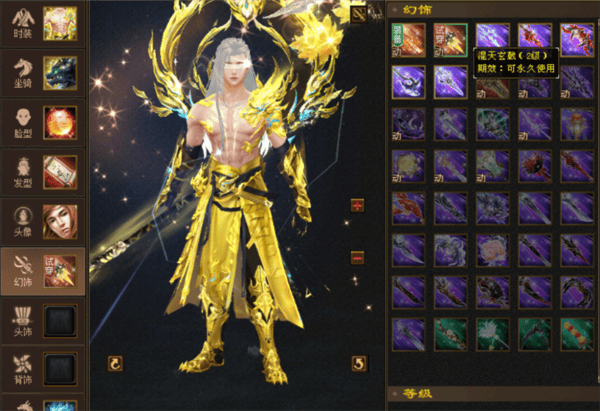Click the 幻饰 panel header
The image size is (600, 411).
[x=418, y=9]
